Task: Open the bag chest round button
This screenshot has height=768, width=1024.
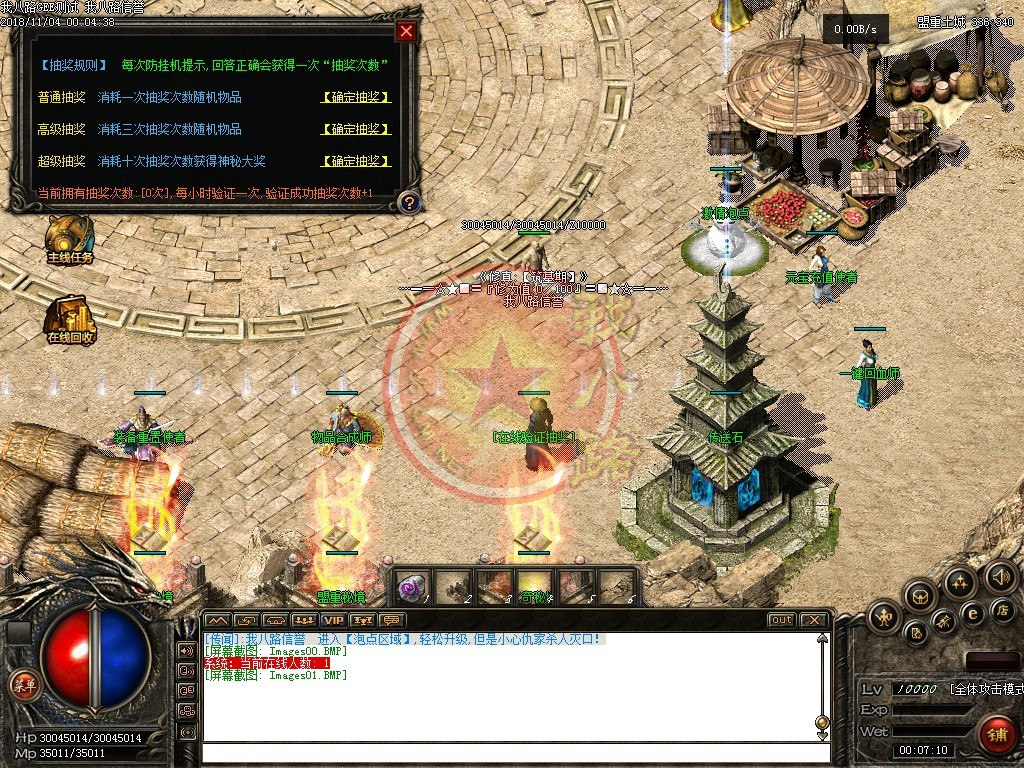Action: click(x=919, y=597)
